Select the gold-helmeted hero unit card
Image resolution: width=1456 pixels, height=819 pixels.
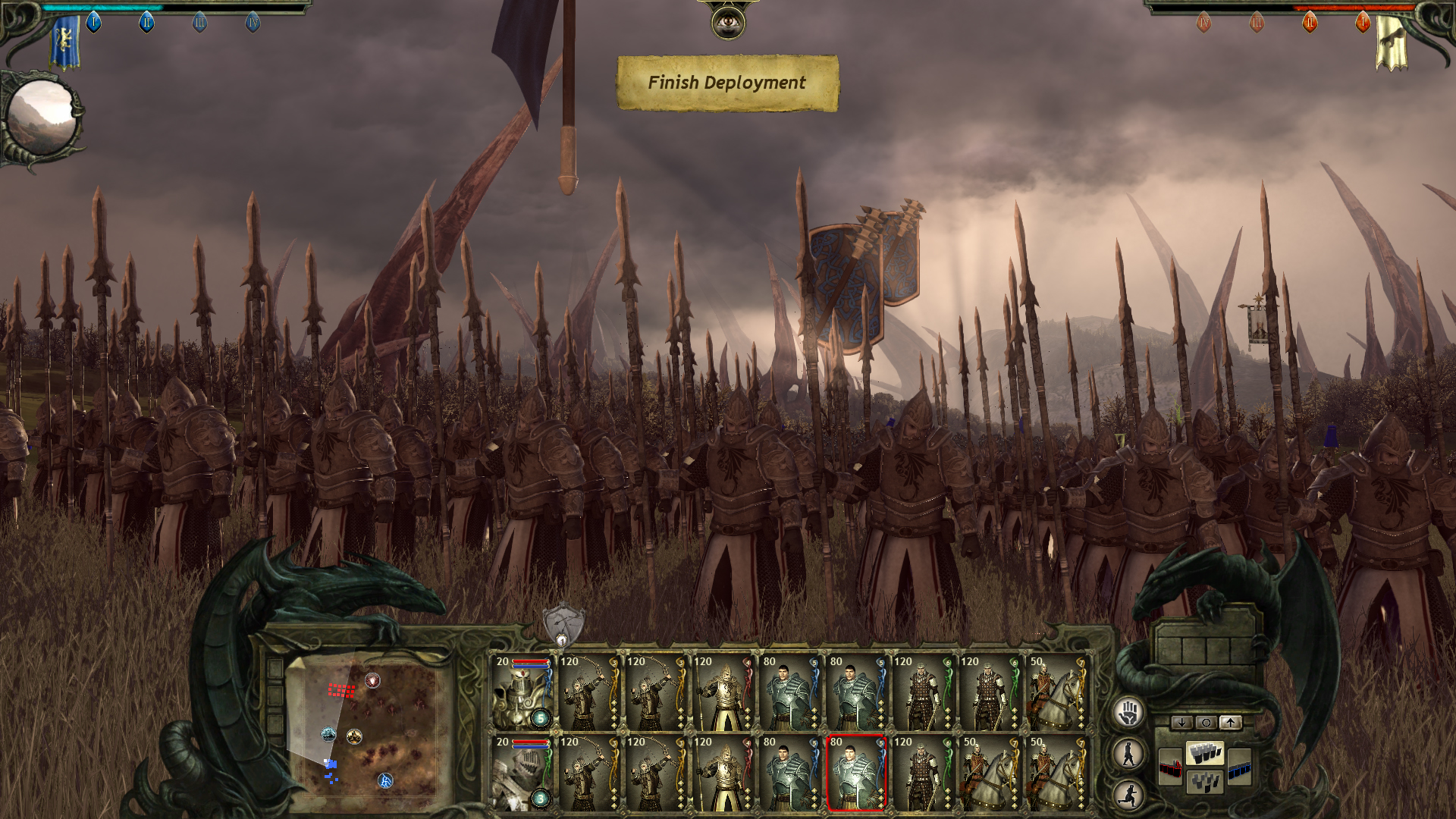[x=522, y=692]
